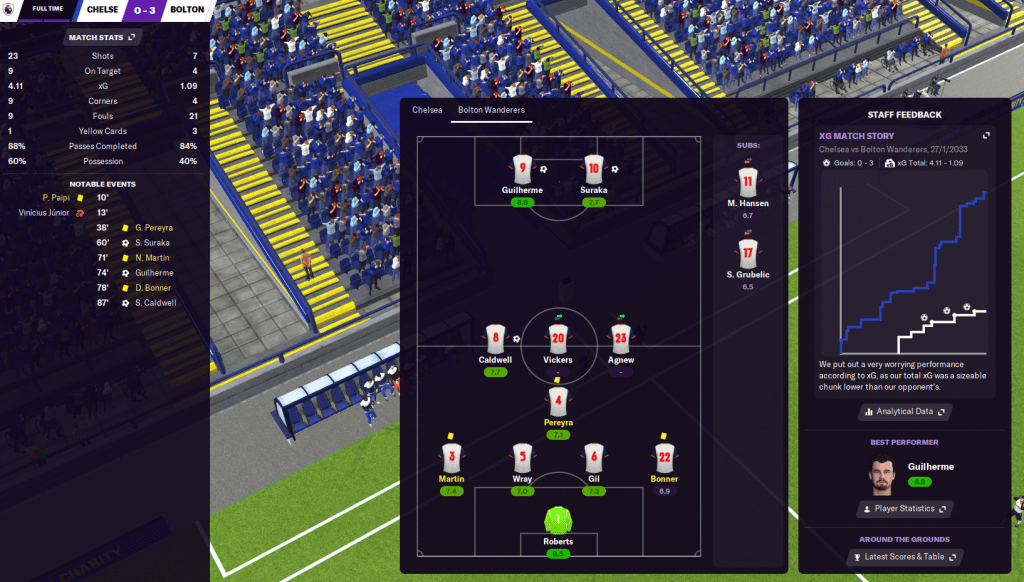1024x582 pixels.
Task: Choose left back Martin
Action: coord(451,458)
